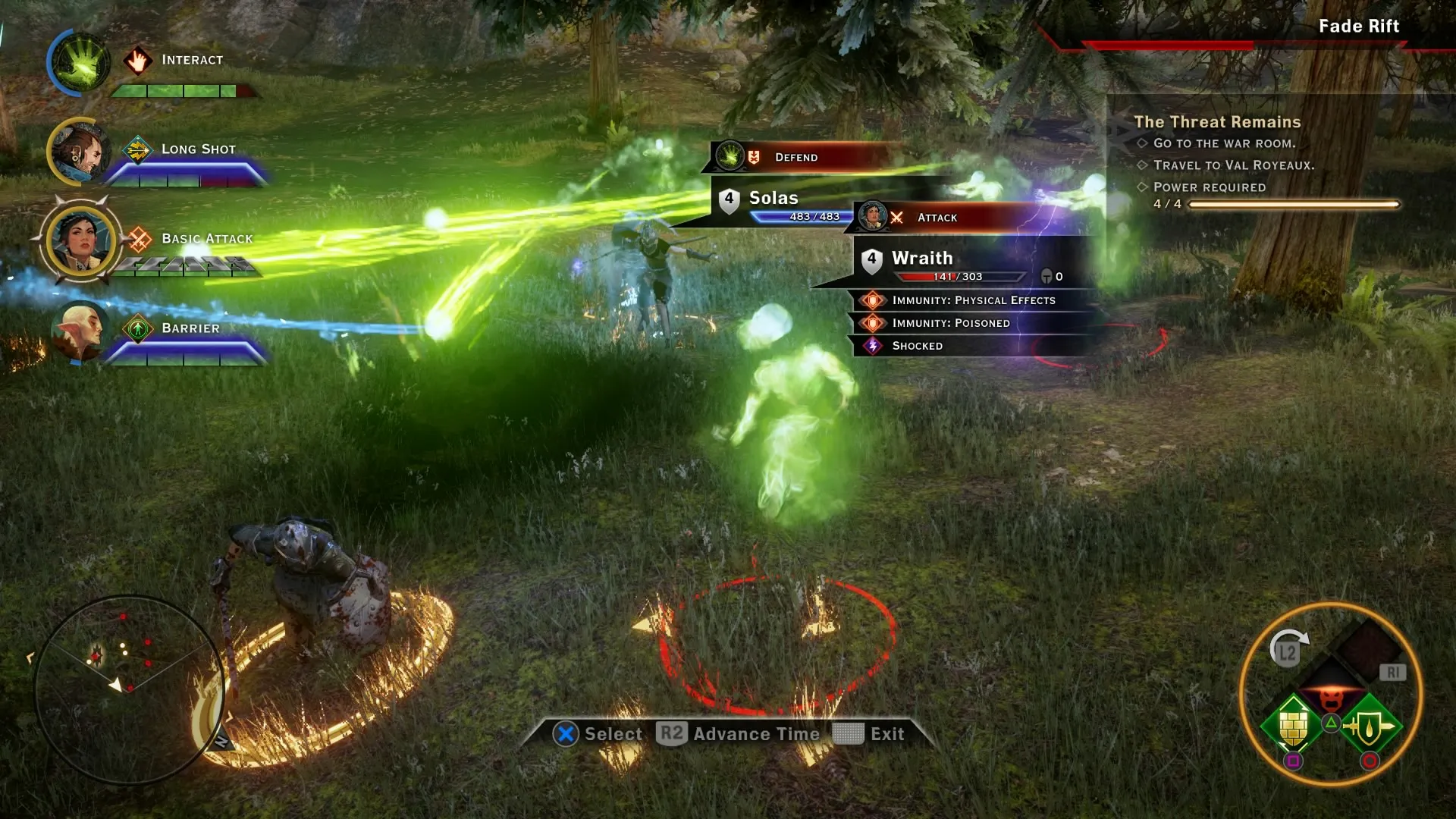The height and width of the screenshot is (819, 1456).
Task: Select the Interact hand icon
Action: click(x=139, y=60)
